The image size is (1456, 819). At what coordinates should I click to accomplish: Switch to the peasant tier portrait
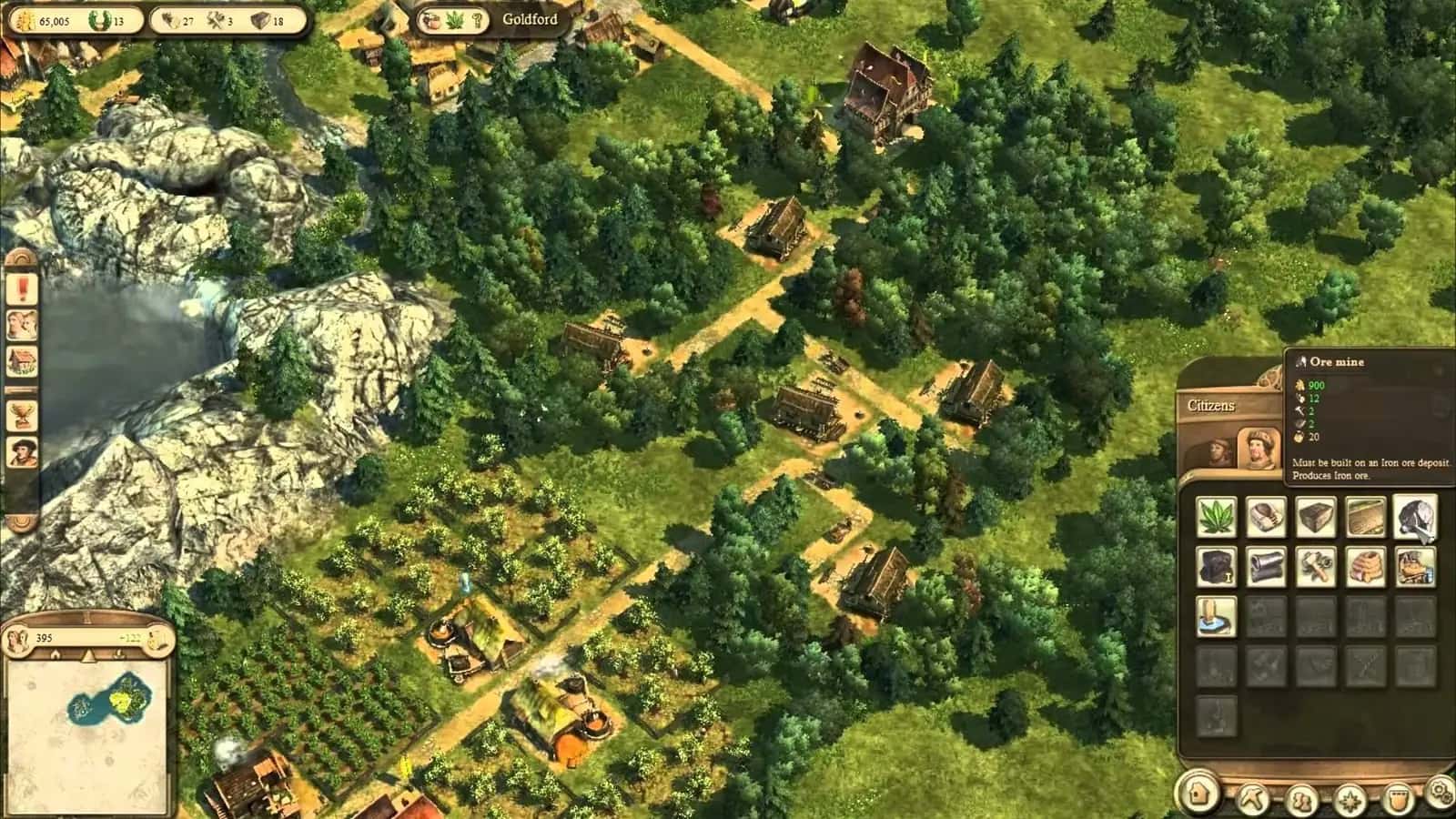1218,451
